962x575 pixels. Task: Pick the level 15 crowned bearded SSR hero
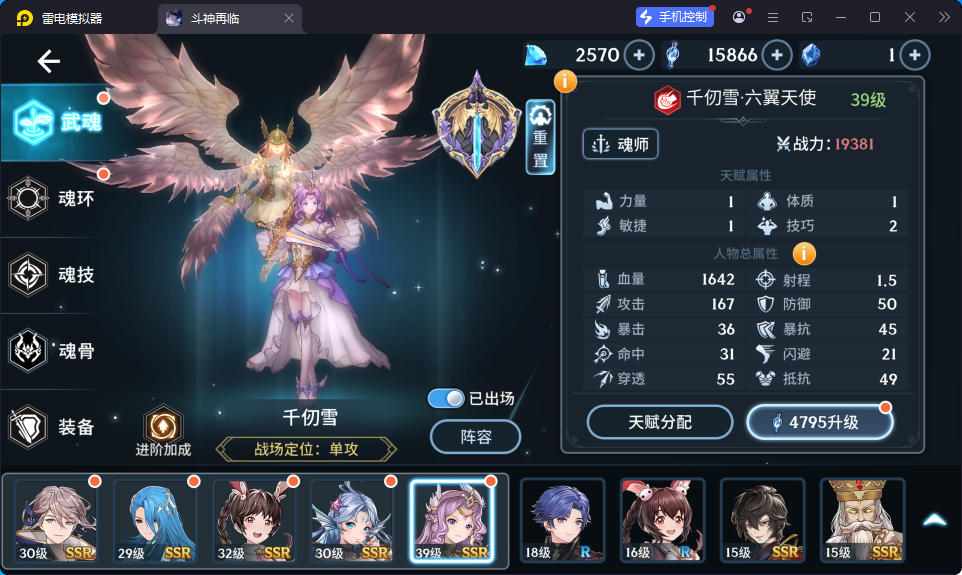point(862,520)
